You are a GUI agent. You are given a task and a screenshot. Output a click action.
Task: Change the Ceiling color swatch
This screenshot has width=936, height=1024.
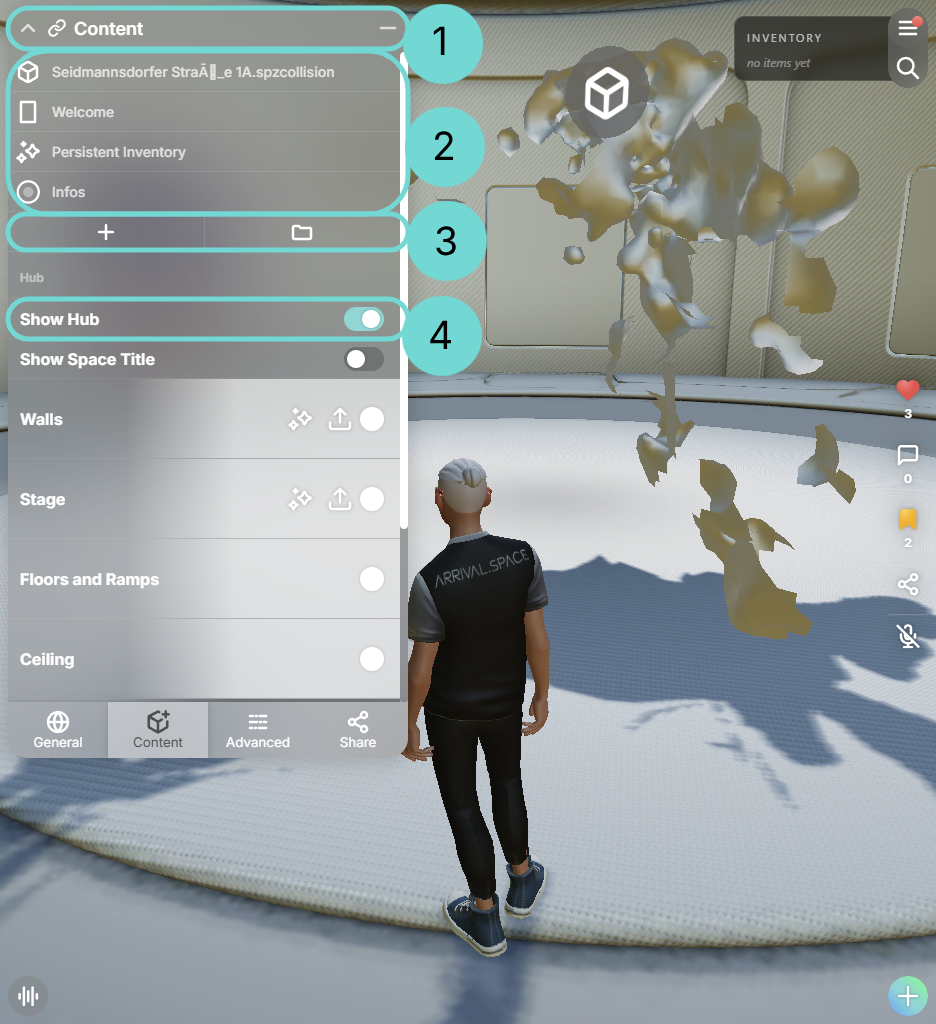[x=372, y=659]
